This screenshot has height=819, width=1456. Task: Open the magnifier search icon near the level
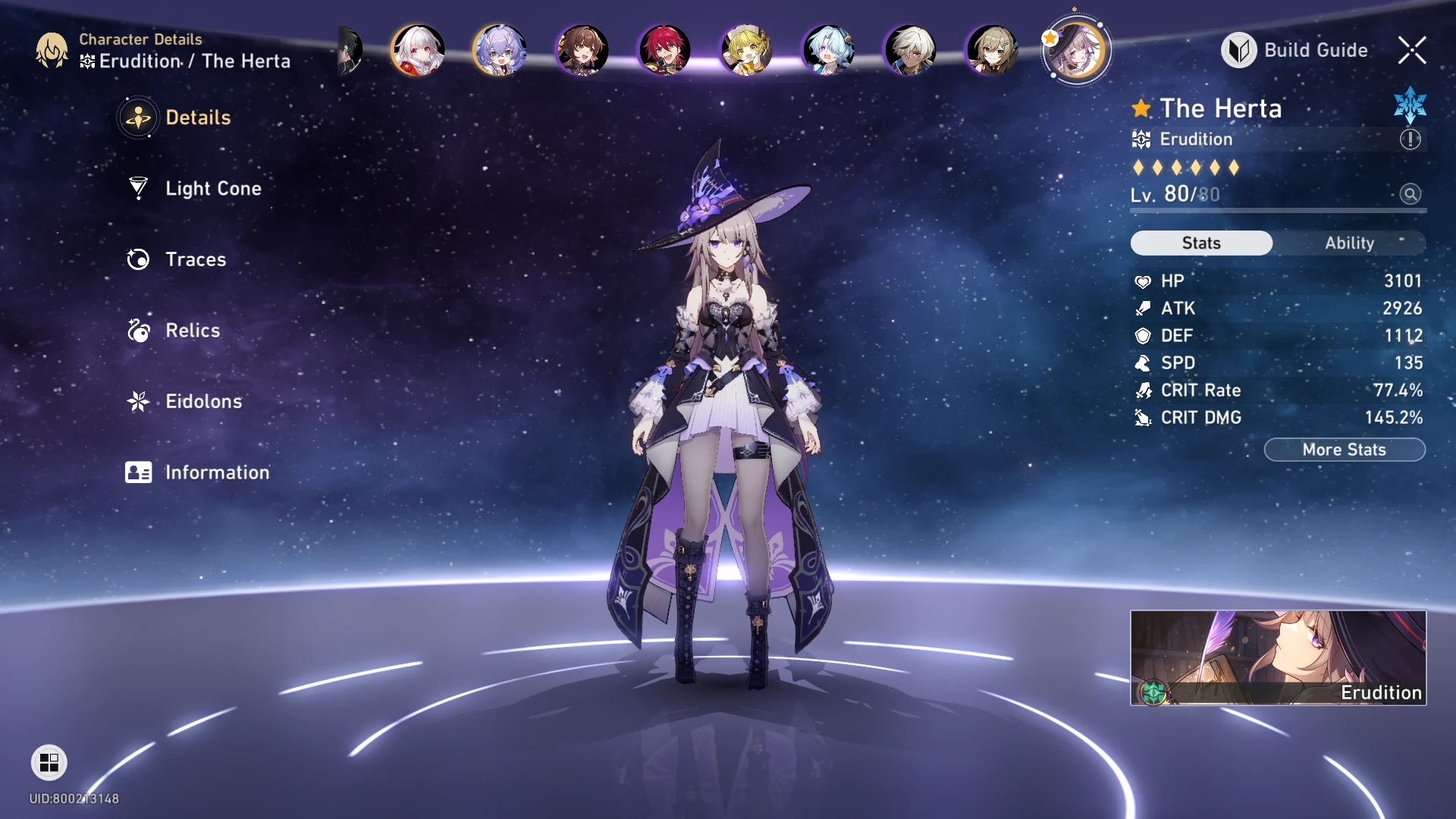(1410, 195)
